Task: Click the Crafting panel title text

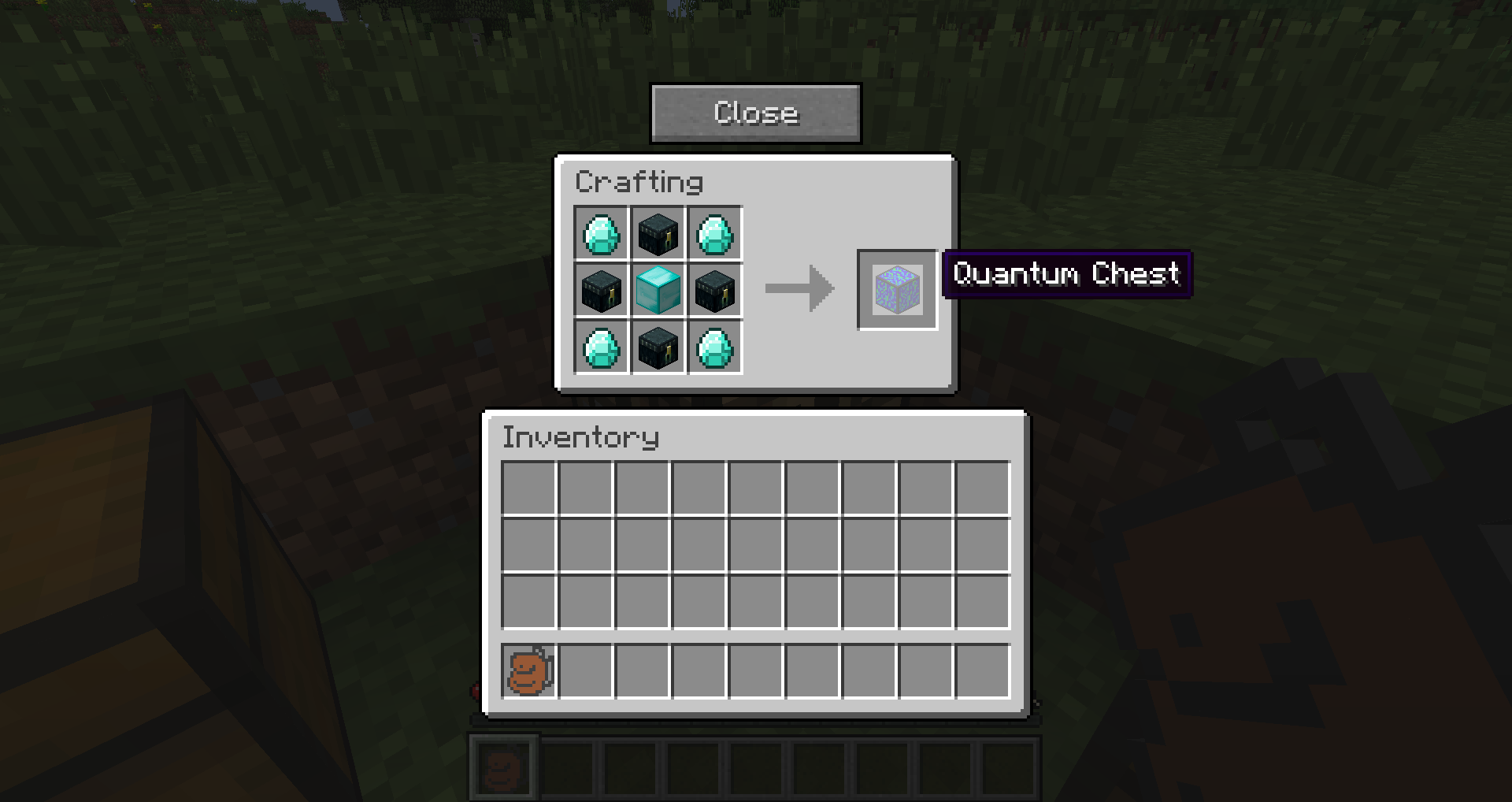Action: pyautogui.click(x=639, y=181)
